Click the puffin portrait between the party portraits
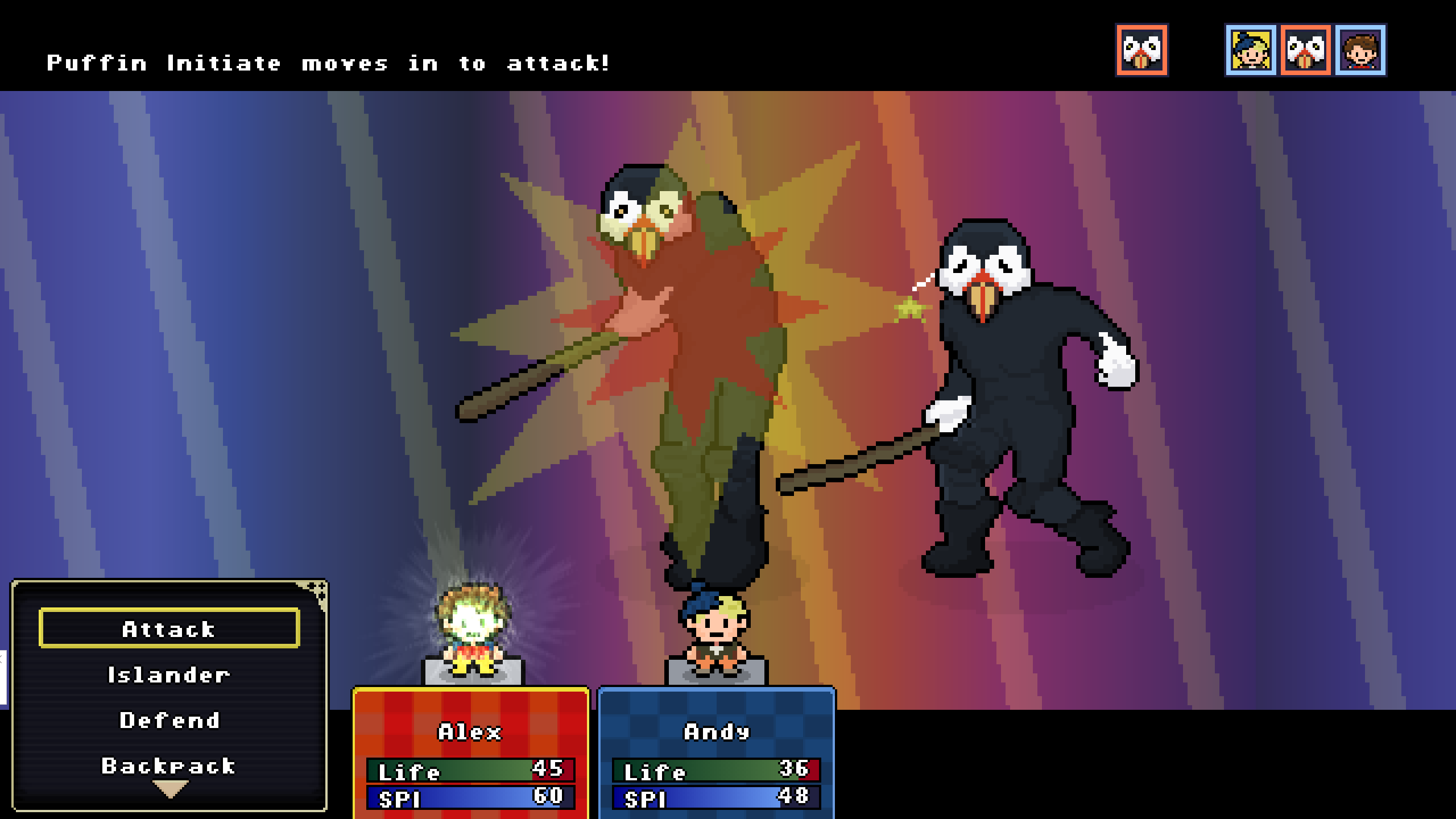The image size is (1456, 819). coord(1305,50)
